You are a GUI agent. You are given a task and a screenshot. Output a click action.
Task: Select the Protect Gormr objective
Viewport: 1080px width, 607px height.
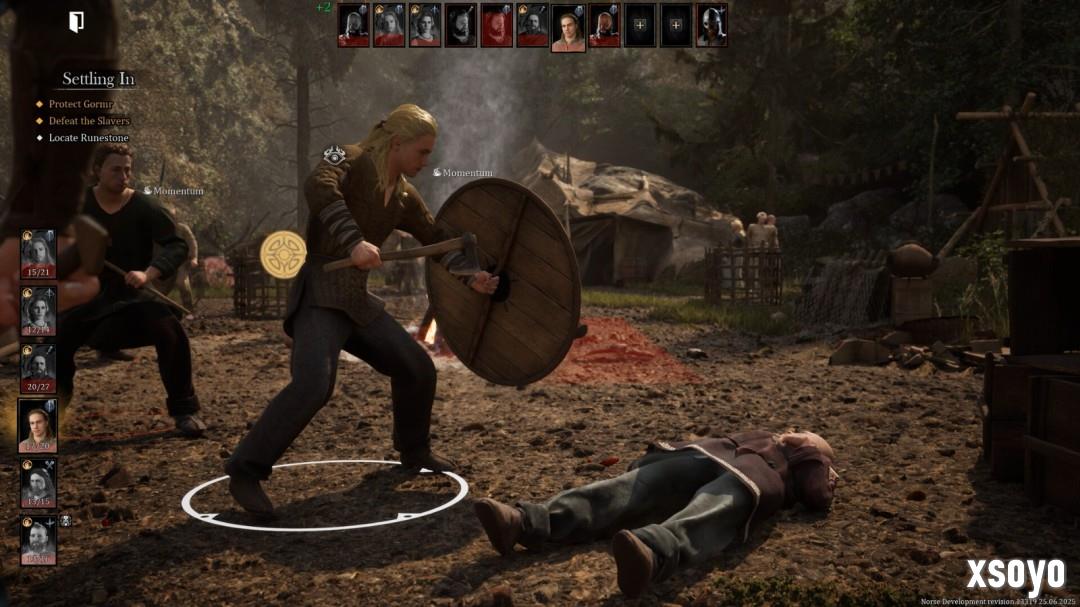81,104
